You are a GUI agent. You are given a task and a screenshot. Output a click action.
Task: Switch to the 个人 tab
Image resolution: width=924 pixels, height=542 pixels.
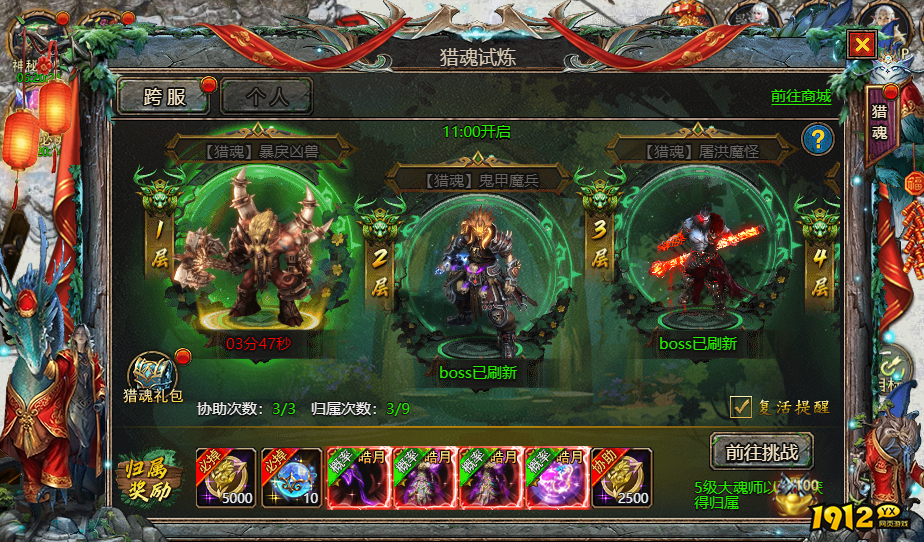point(266,97)
